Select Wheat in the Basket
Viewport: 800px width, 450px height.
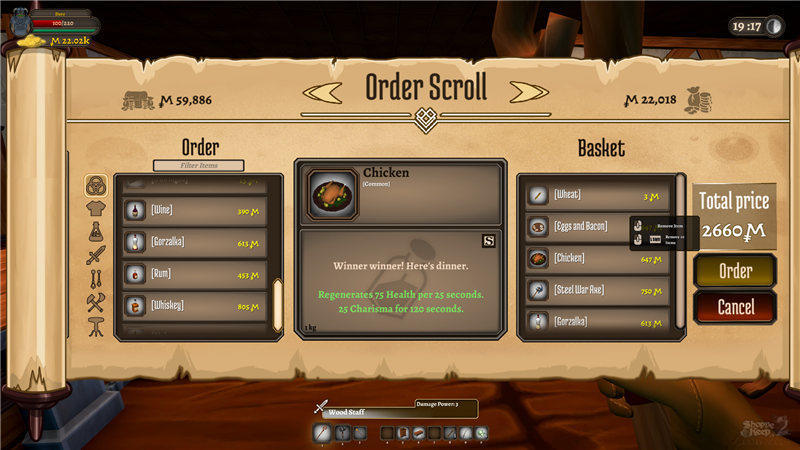click(x=596, y=196)
